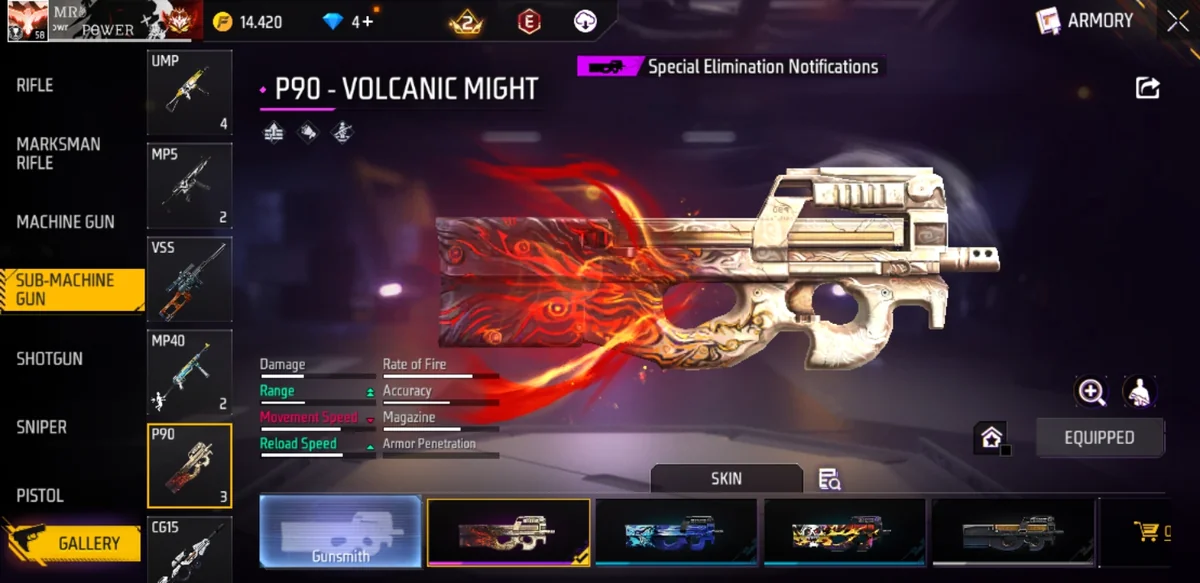1200x583 pixels.
Task: Click the Equipped button
Action: click(x=1099, y=437)
